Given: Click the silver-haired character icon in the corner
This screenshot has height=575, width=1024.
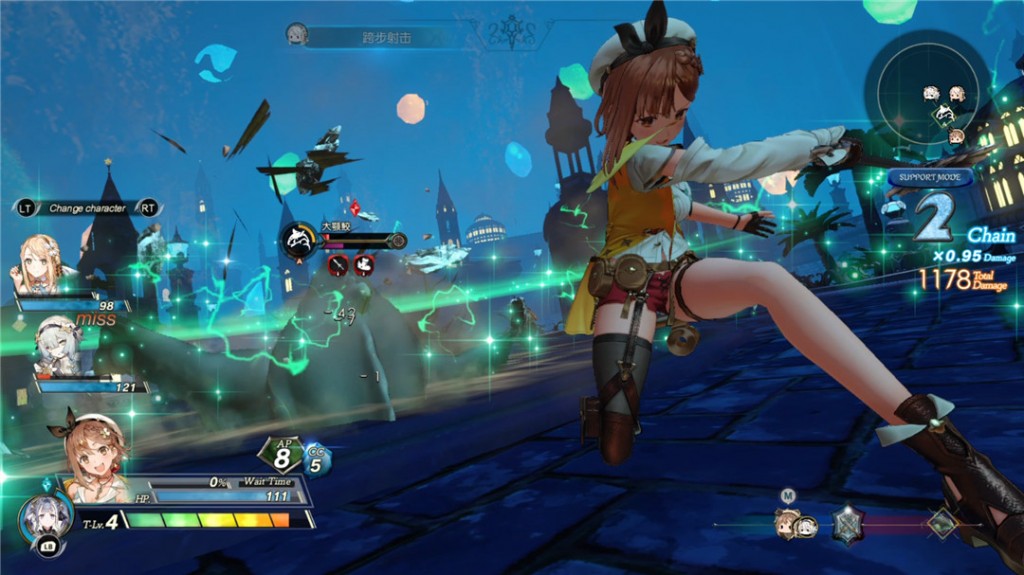Looking at the screenshot, I should click(45, 518).
